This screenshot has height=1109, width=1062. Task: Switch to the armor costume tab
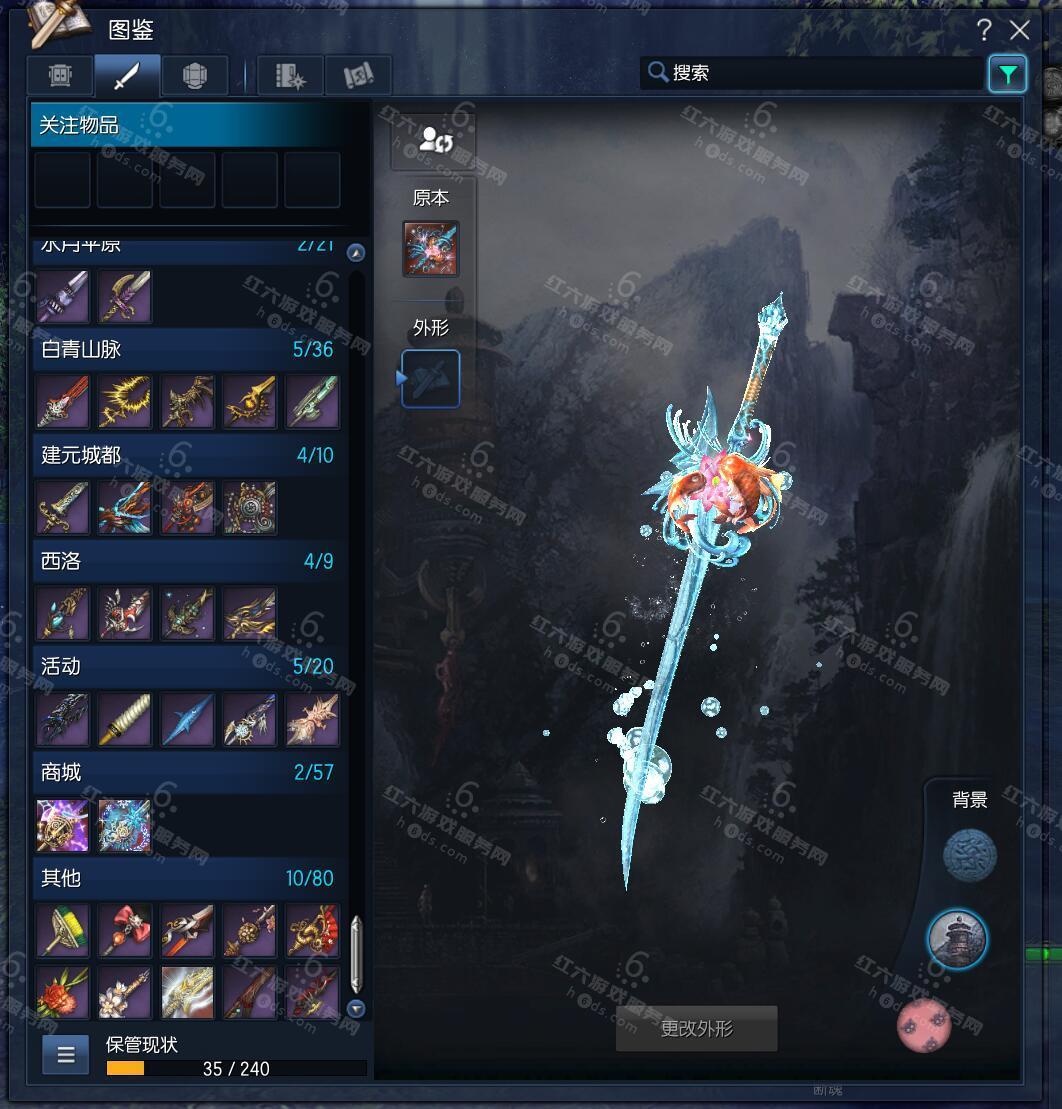point(60,76)
